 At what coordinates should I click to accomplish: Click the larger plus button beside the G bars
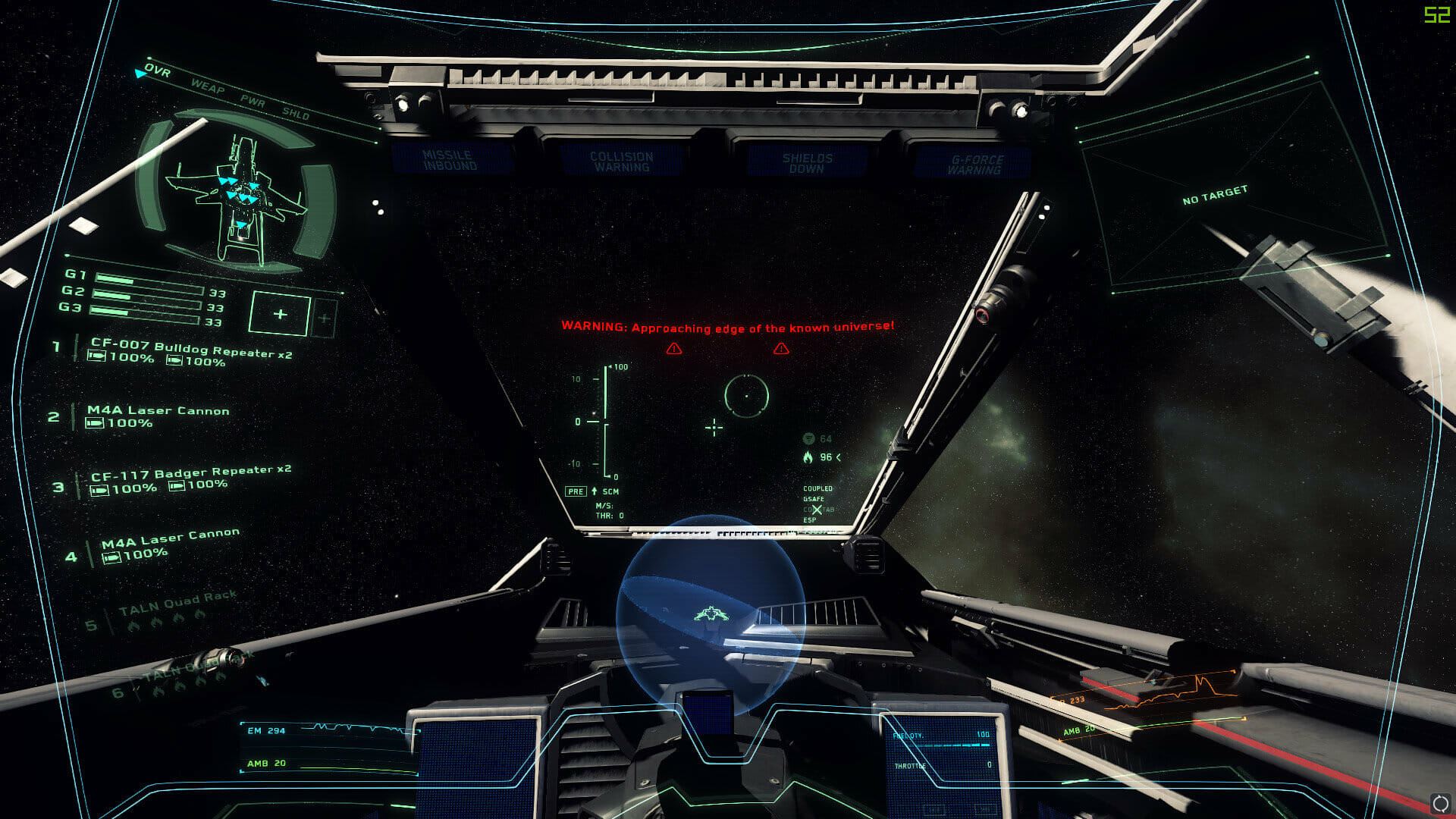(x=280, y=314)
